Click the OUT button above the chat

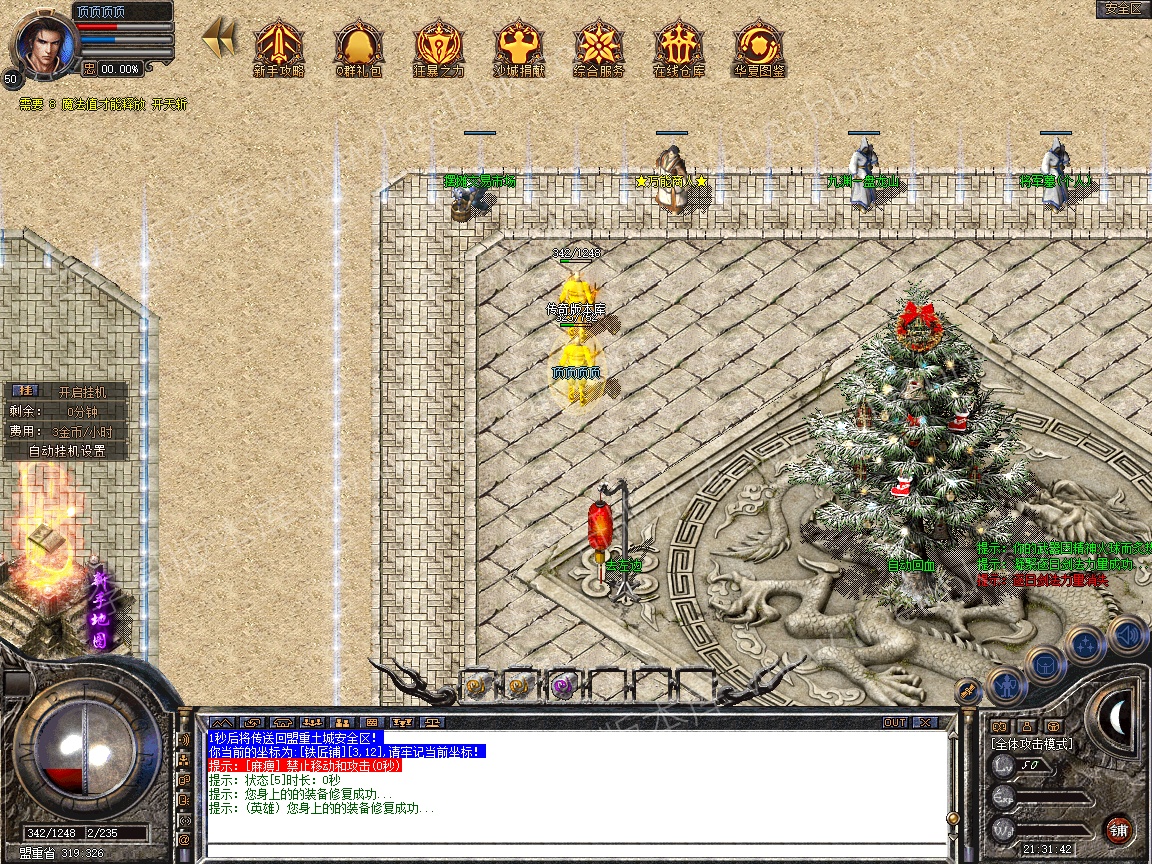[894, 722]
